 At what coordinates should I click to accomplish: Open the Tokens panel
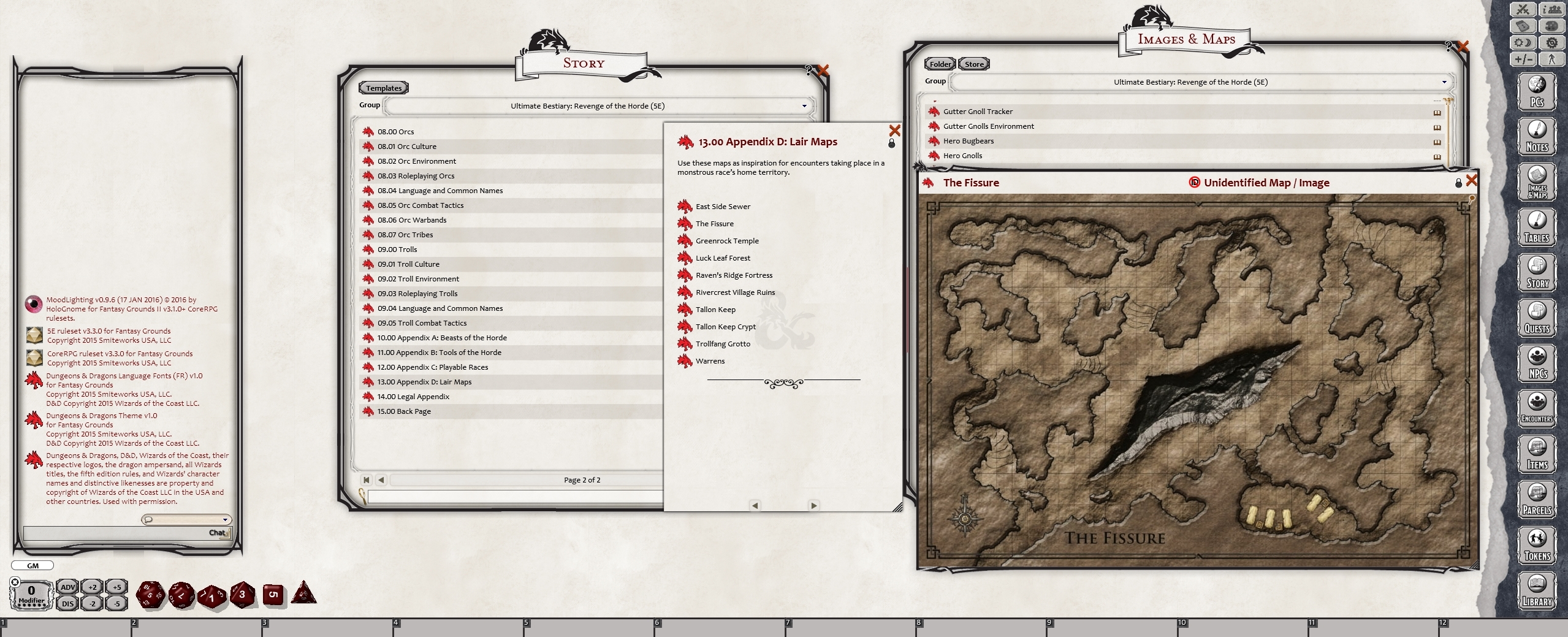[x=1536, y=545]
